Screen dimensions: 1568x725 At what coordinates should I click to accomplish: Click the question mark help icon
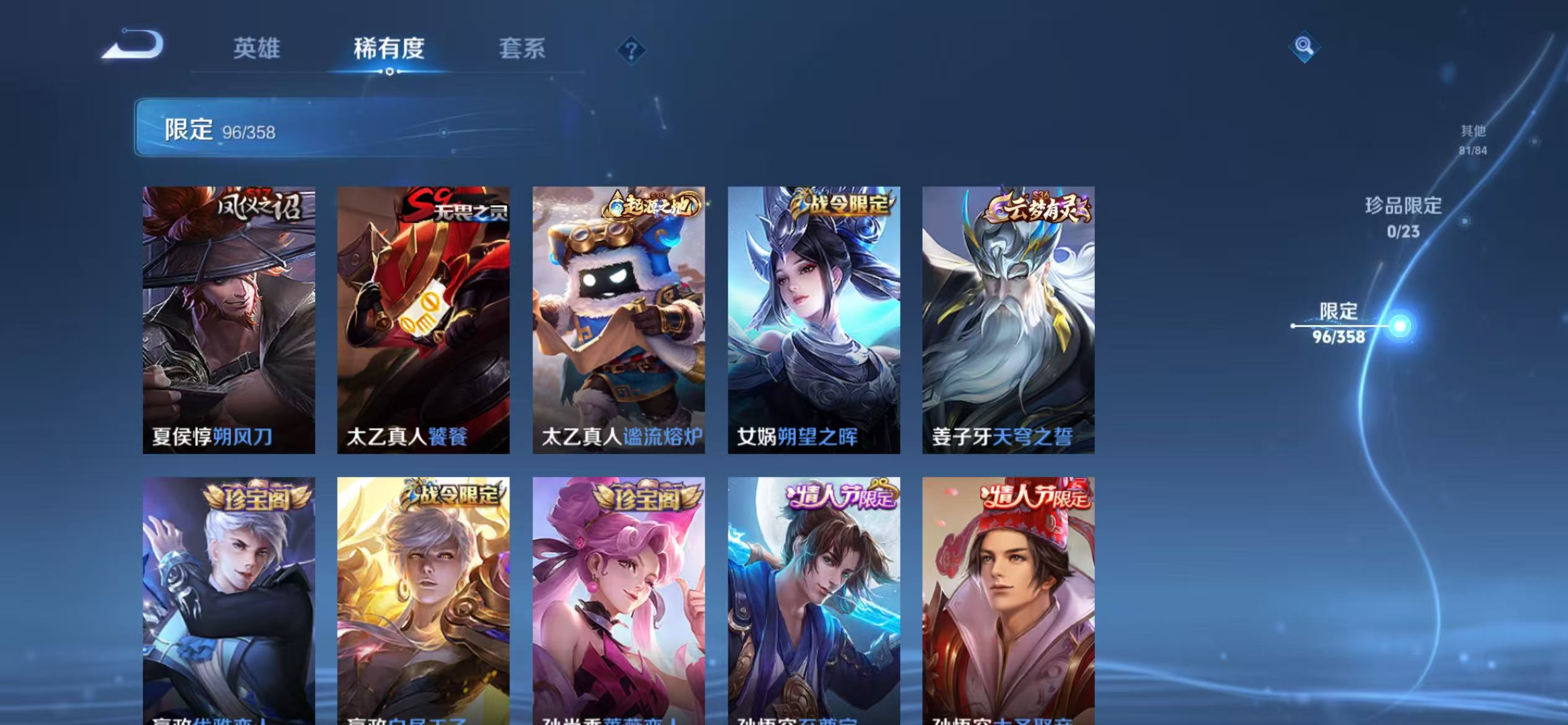[x=630, y=51]
